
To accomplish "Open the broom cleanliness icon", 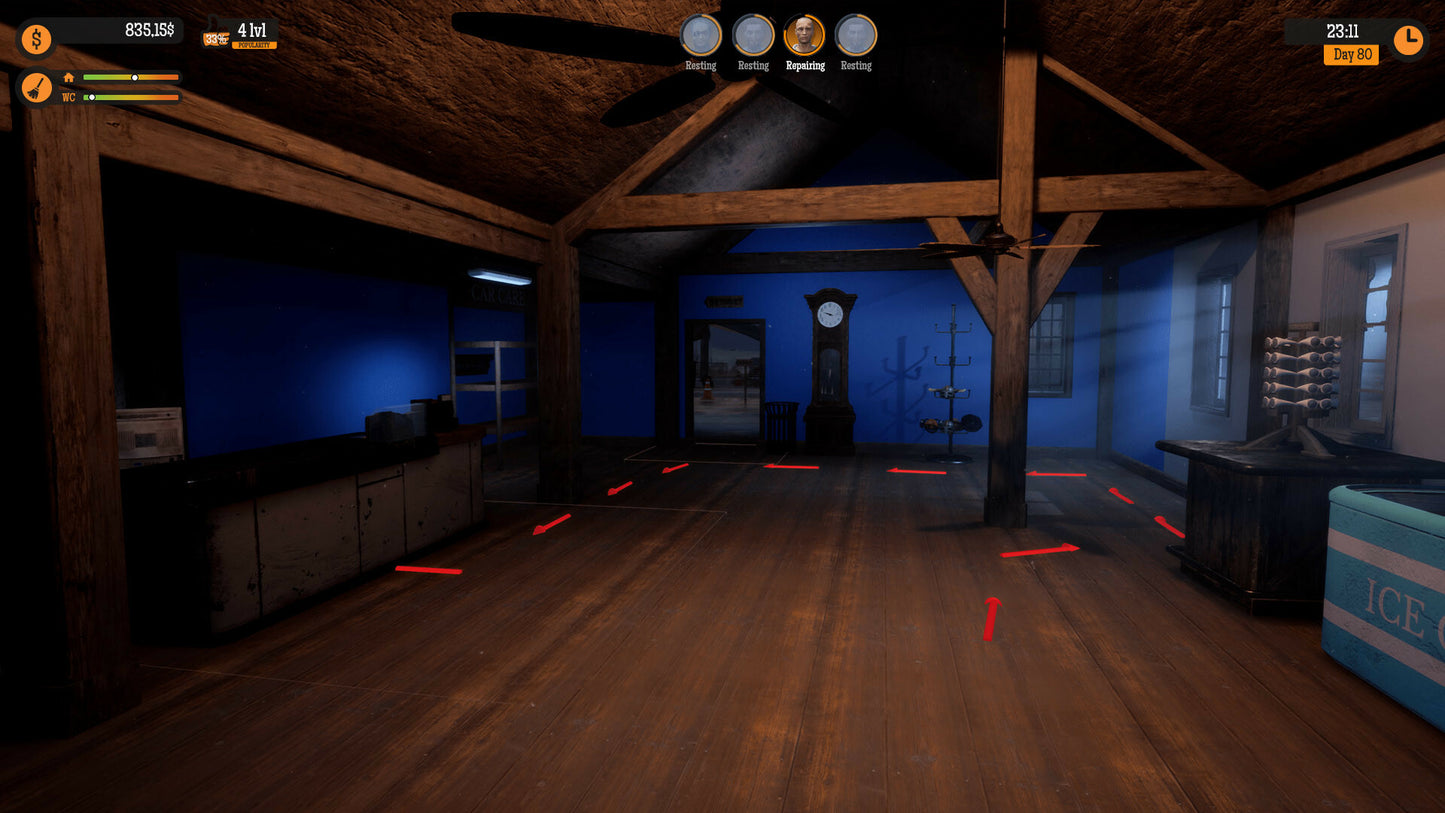I will (37, 88).
